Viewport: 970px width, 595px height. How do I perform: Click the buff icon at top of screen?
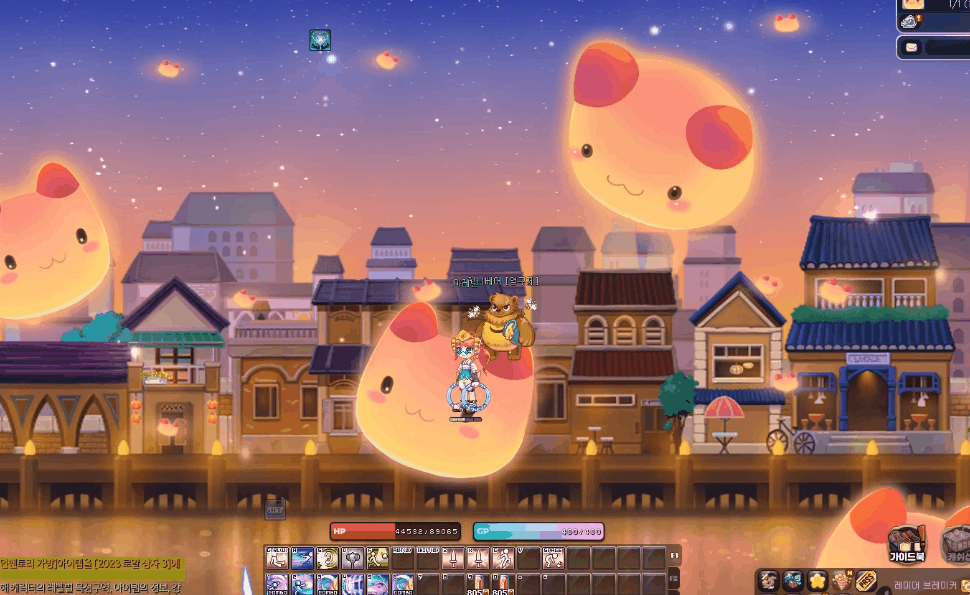tap(320, 40)
